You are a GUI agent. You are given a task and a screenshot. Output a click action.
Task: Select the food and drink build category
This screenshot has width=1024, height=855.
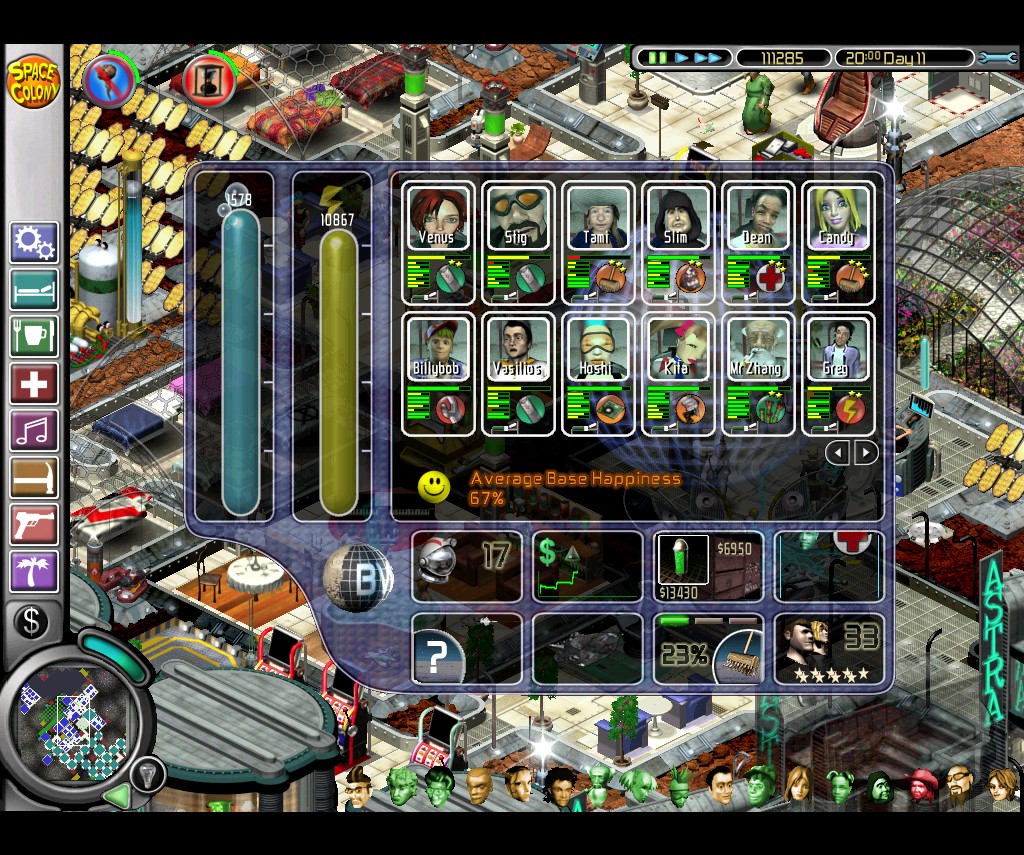(34, 336)
